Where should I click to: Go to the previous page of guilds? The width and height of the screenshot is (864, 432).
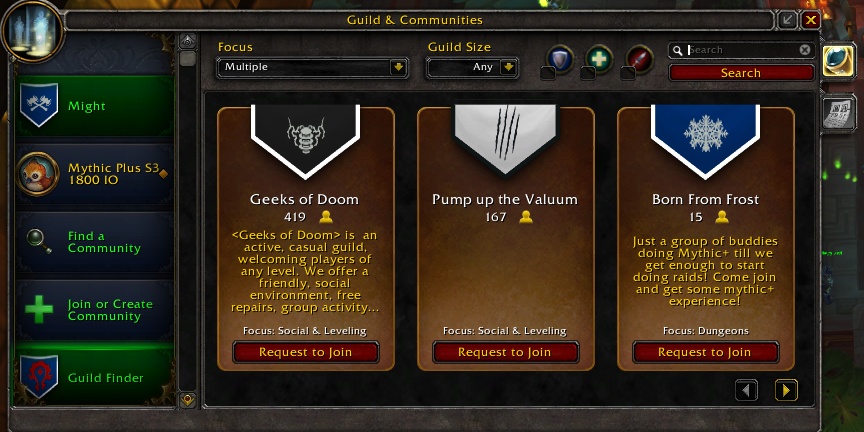747,390
